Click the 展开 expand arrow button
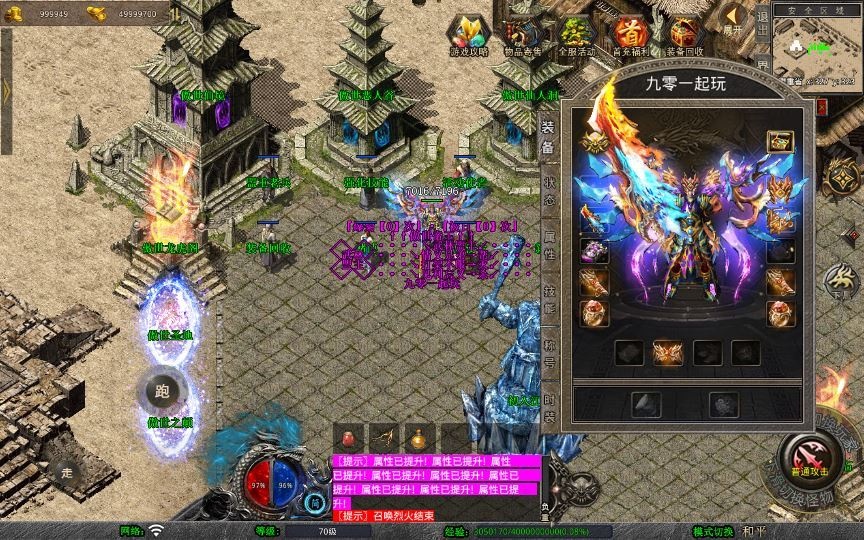 735,20
